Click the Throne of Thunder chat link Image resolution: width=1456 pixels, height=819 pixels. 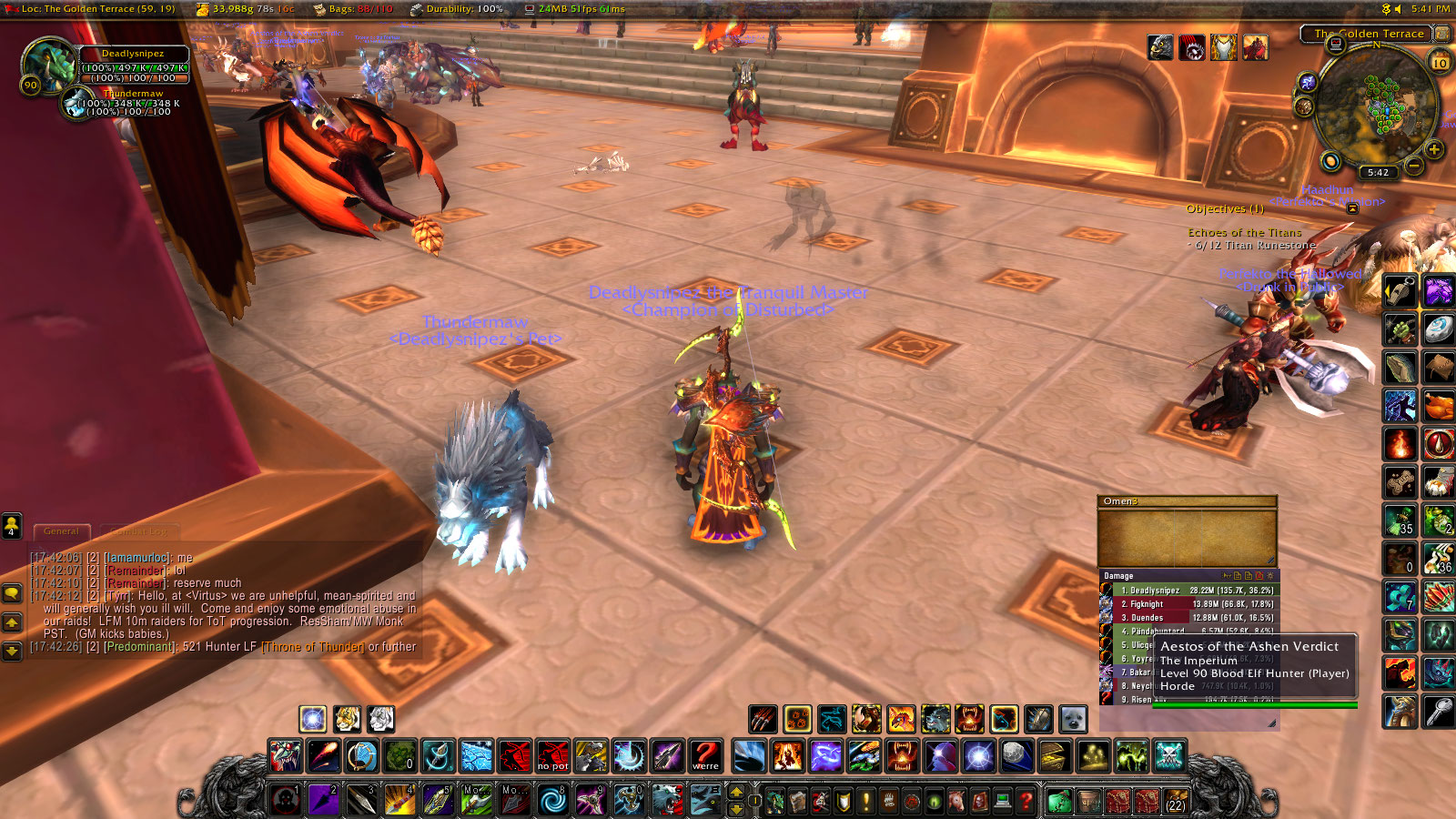[x=312, y=647]
